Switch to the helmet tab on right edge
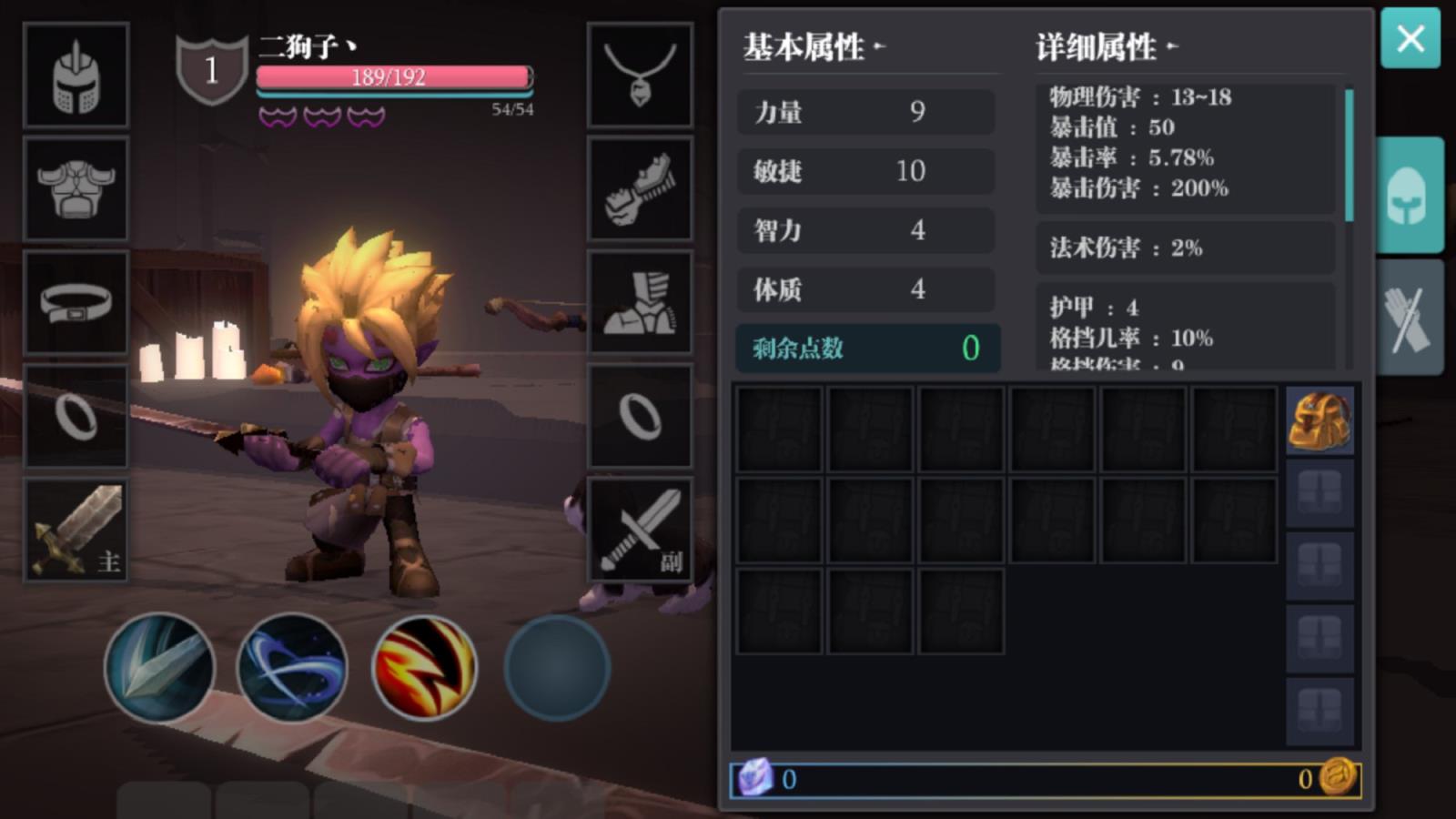This screenshot has width=1456, height=819. (1411, 193)
